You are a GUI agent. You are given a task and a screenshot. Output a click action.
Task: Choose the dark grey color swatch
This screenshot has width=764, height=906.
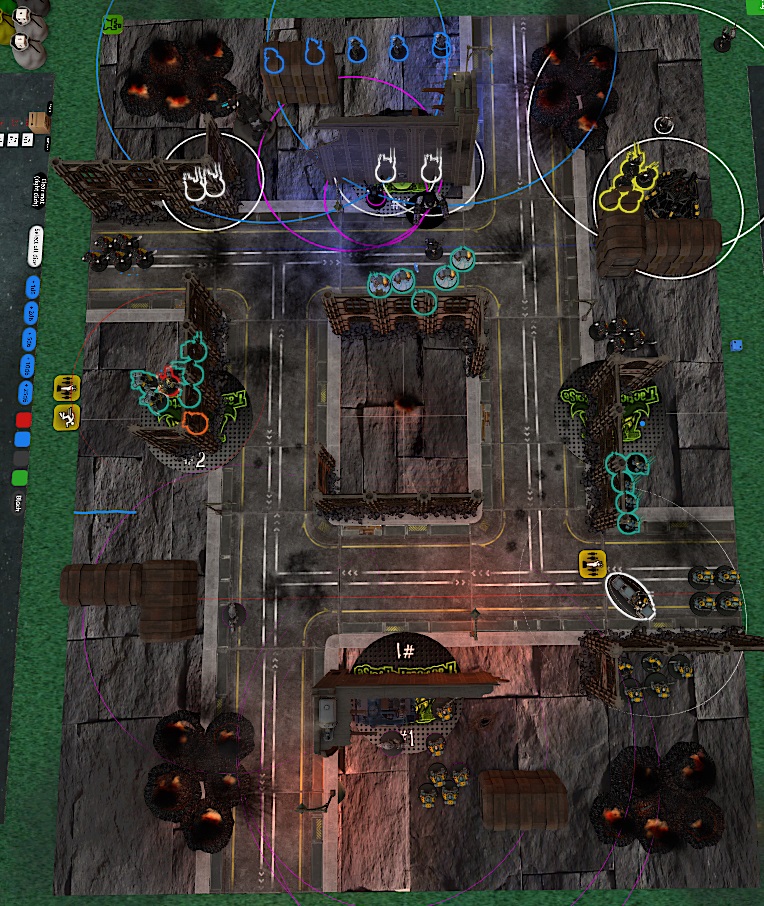click(x=22, y=458)
